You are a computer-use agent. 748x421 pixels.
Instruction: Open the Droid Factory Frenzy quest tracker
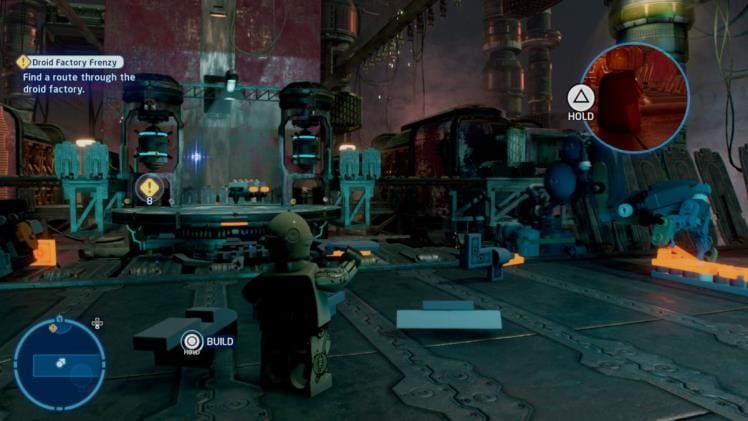[x=70, y=62]
